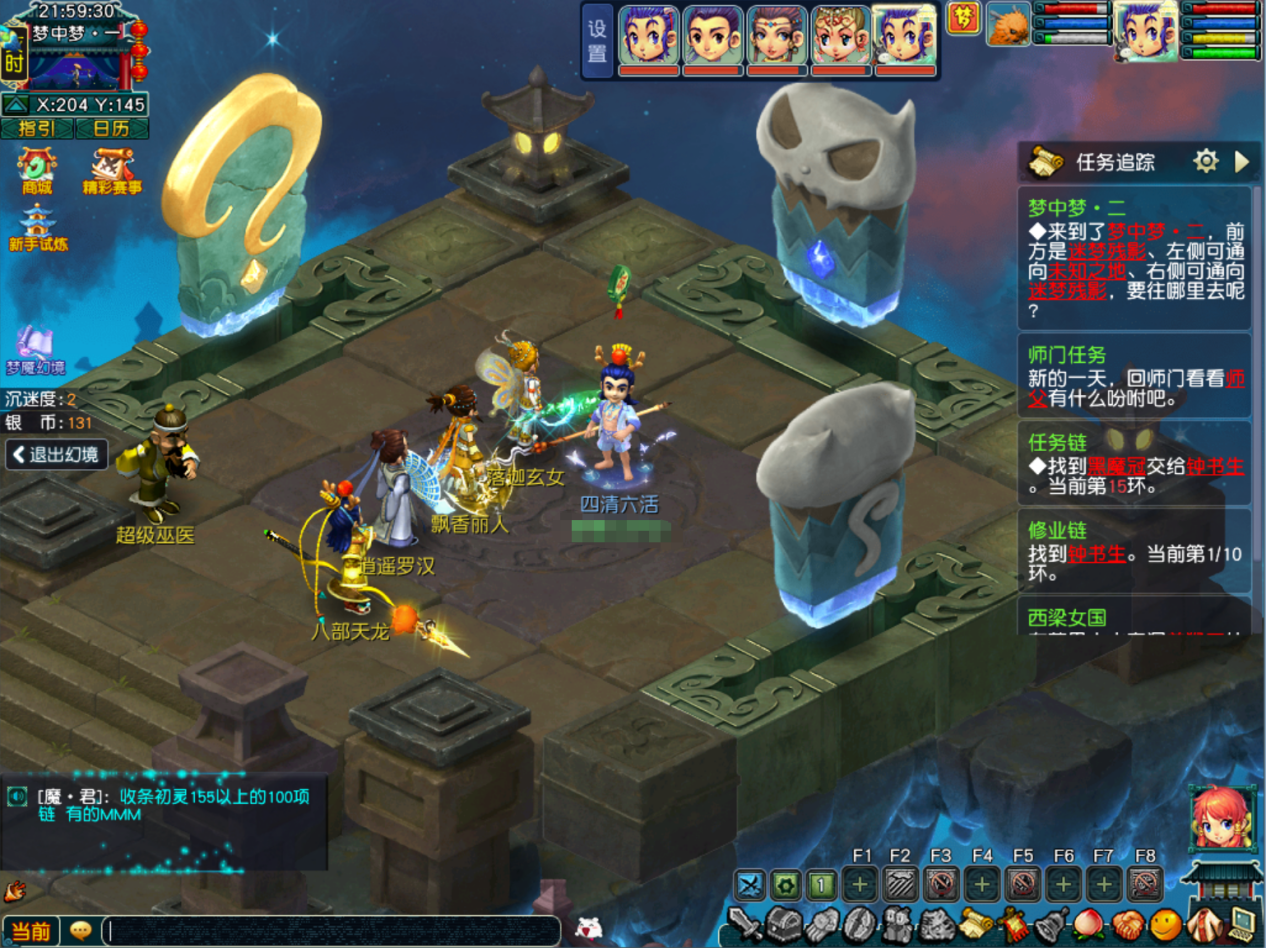Select the 师门任务 quest entry
This screenshot has height=948, width=1266.
(x=1134, y=378)
